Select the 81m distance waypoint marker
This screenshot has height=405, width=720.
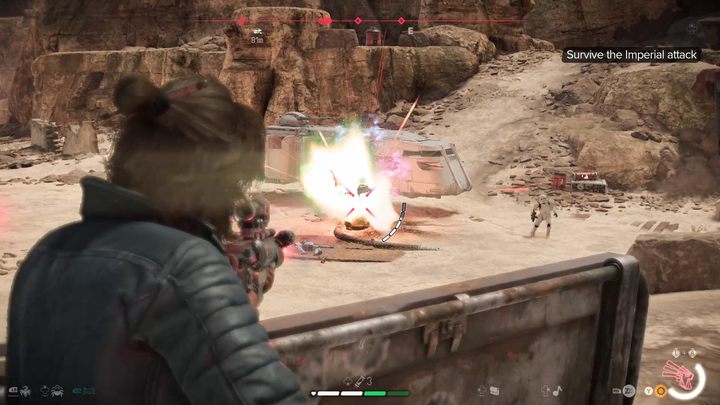257,36
